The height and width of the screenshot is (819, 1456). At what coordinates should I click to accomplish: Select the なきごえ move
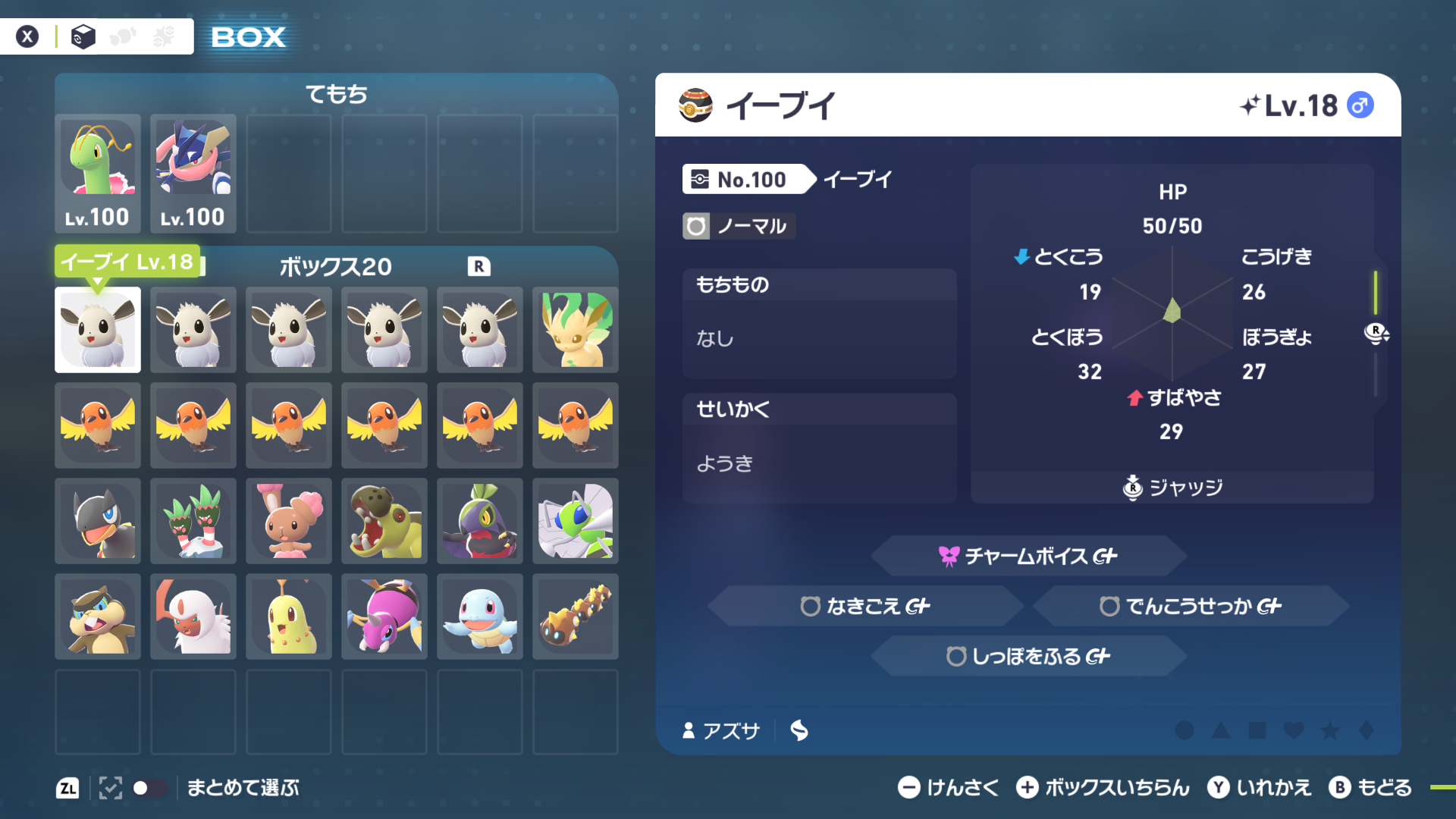(865, 606)
